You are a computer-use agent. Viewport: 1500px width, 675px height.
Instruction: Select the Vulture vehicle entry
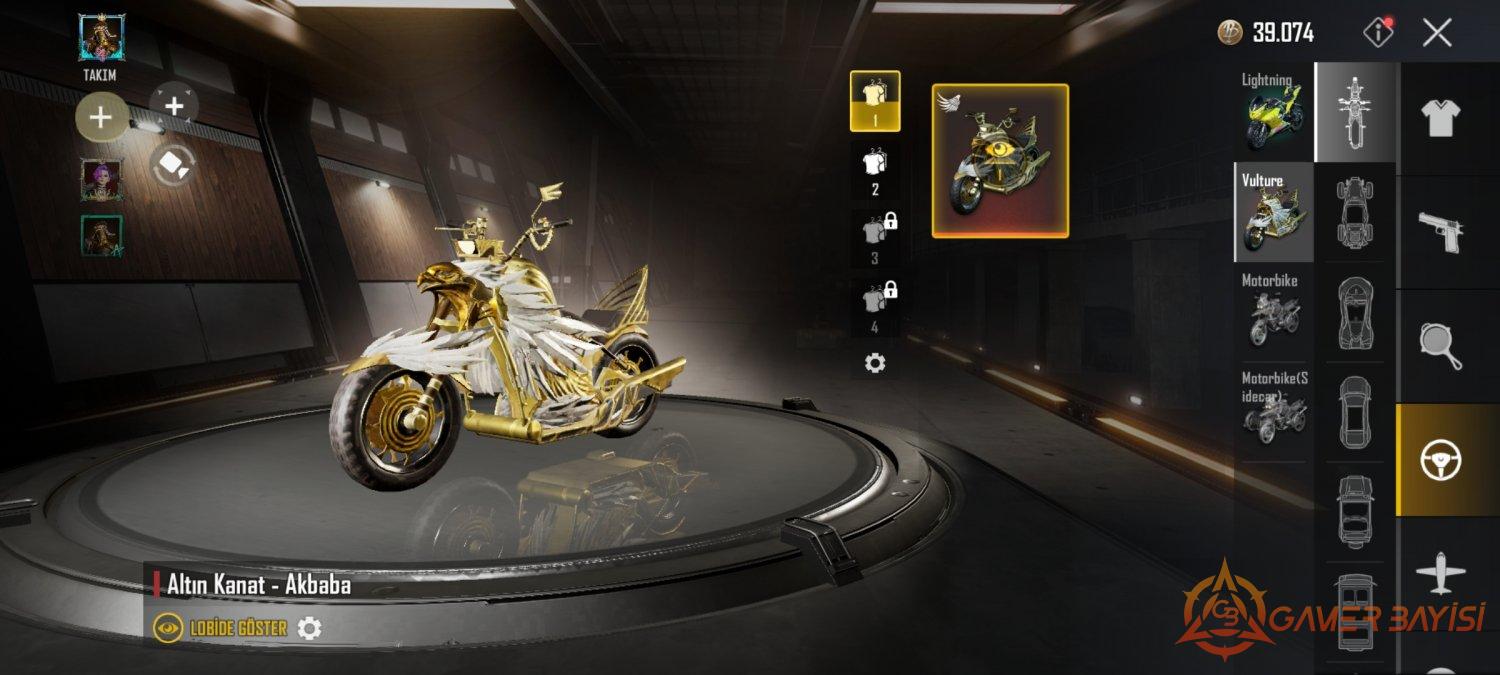1274,212
